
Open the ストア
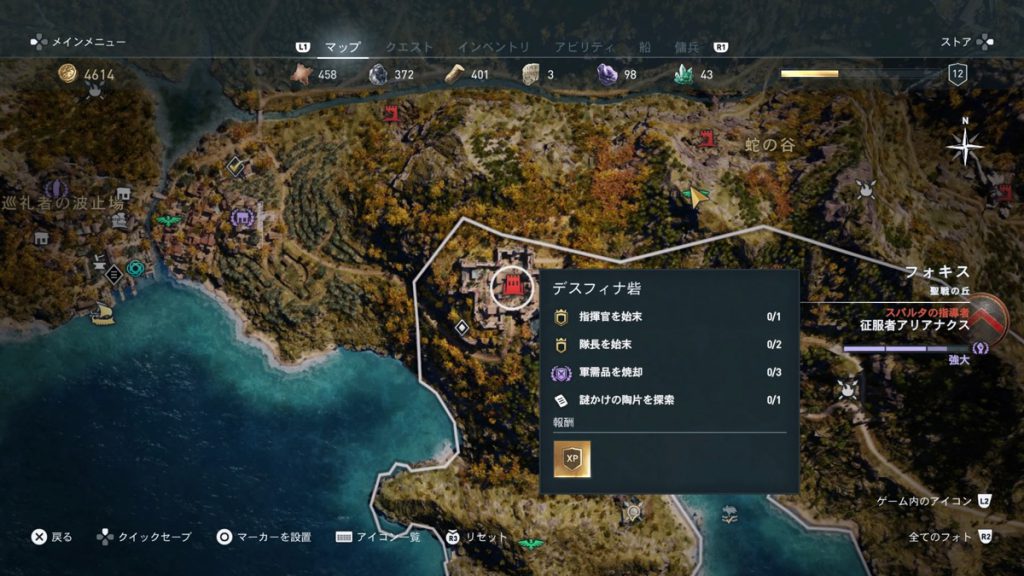956,42
